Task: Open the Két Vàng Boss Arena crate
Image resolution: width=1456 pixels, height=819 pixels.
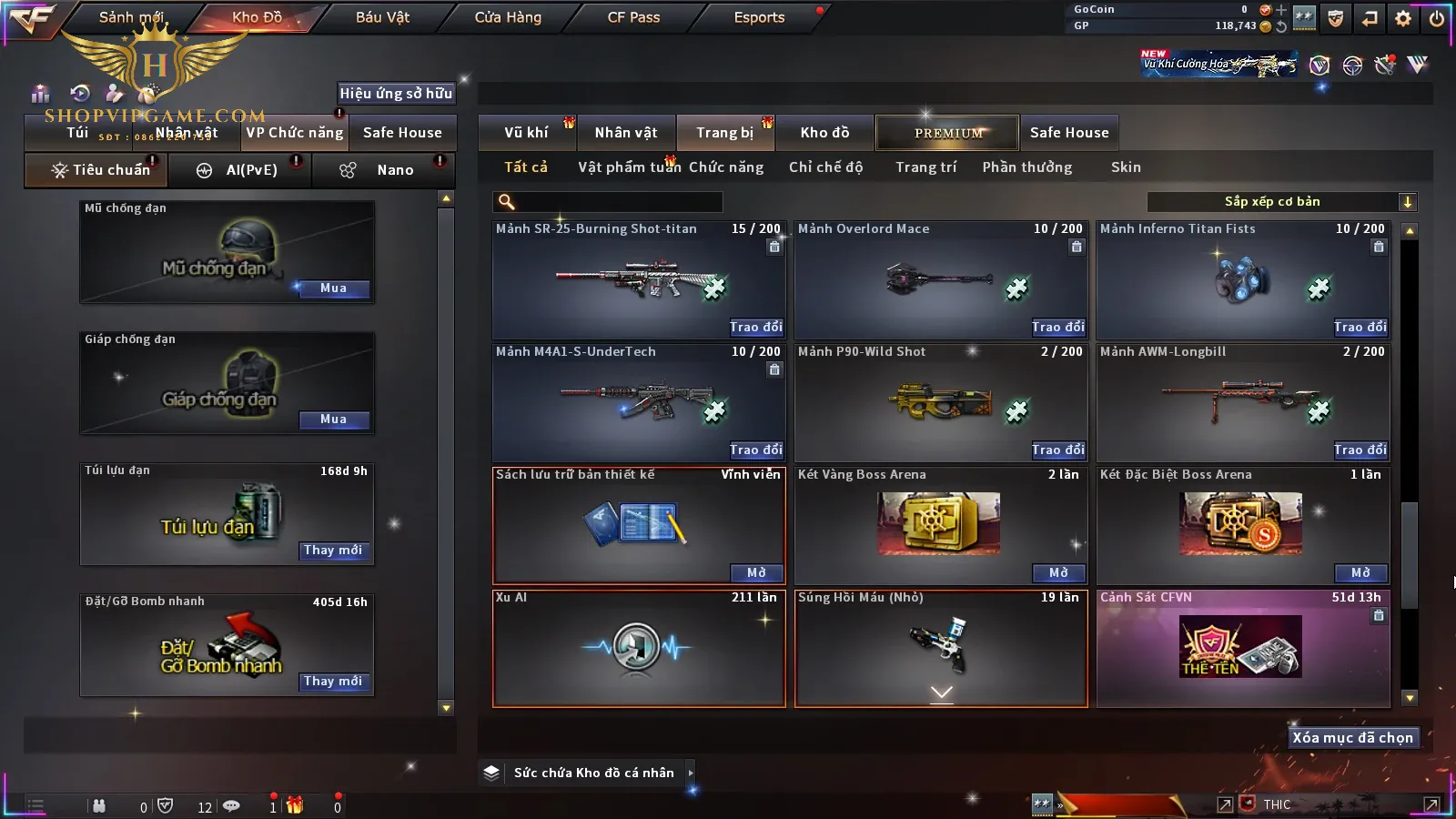Action: pyautogui.click(x=1058, y=572)
